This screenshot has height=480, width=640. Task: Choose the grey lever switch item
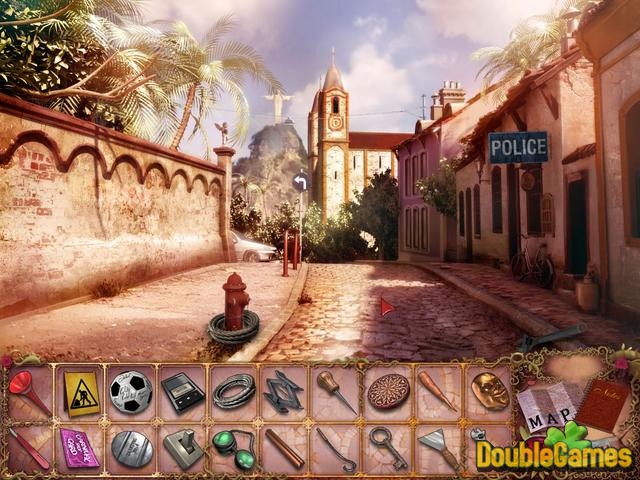182,447
